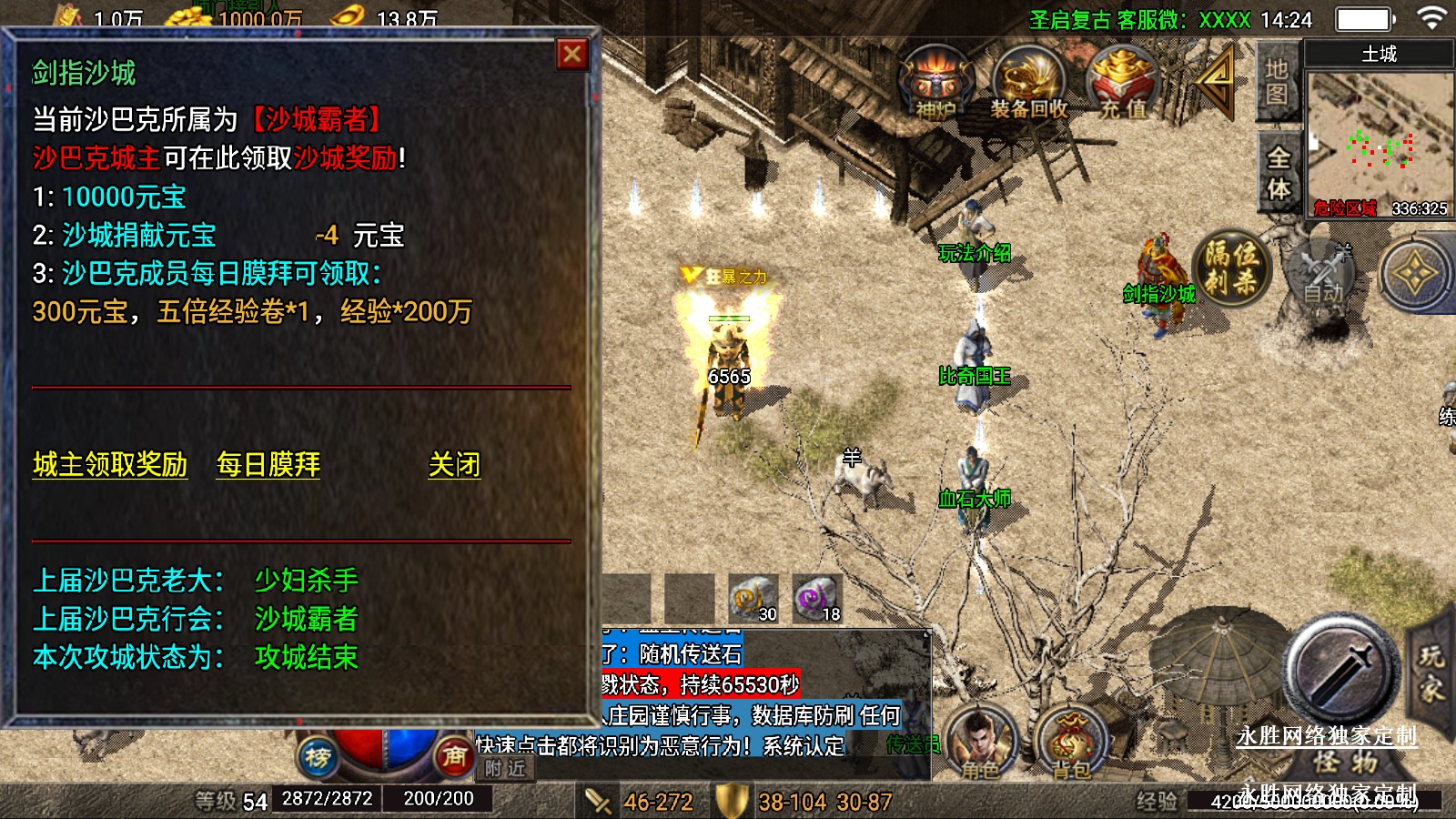Image resolution: width=1456 pixels, height=819 pixels.
Task: Claim the 城主领取奖励 reward option
Action: pyautogui.click(x=110, y=465)
